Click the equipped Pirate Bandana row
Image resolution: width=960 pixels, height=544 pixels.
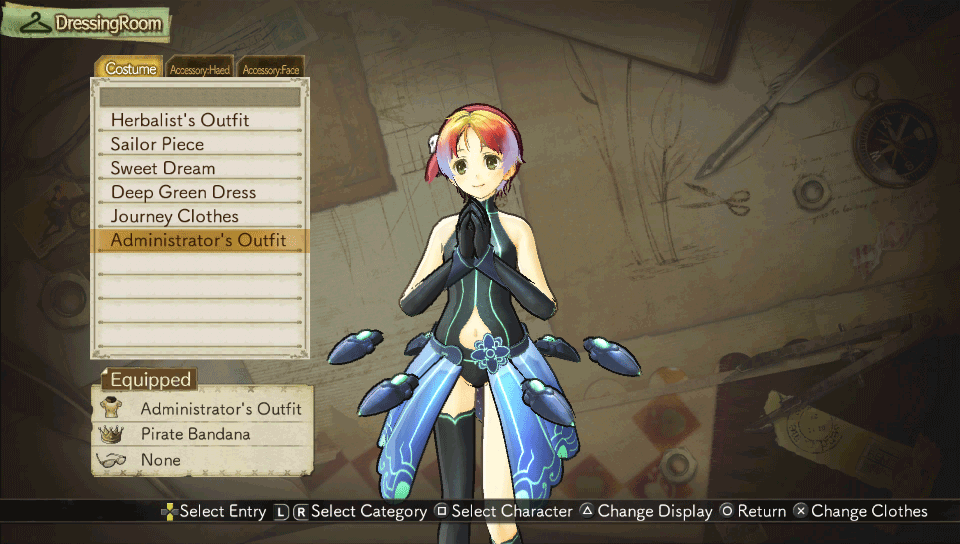pos(195,435)
